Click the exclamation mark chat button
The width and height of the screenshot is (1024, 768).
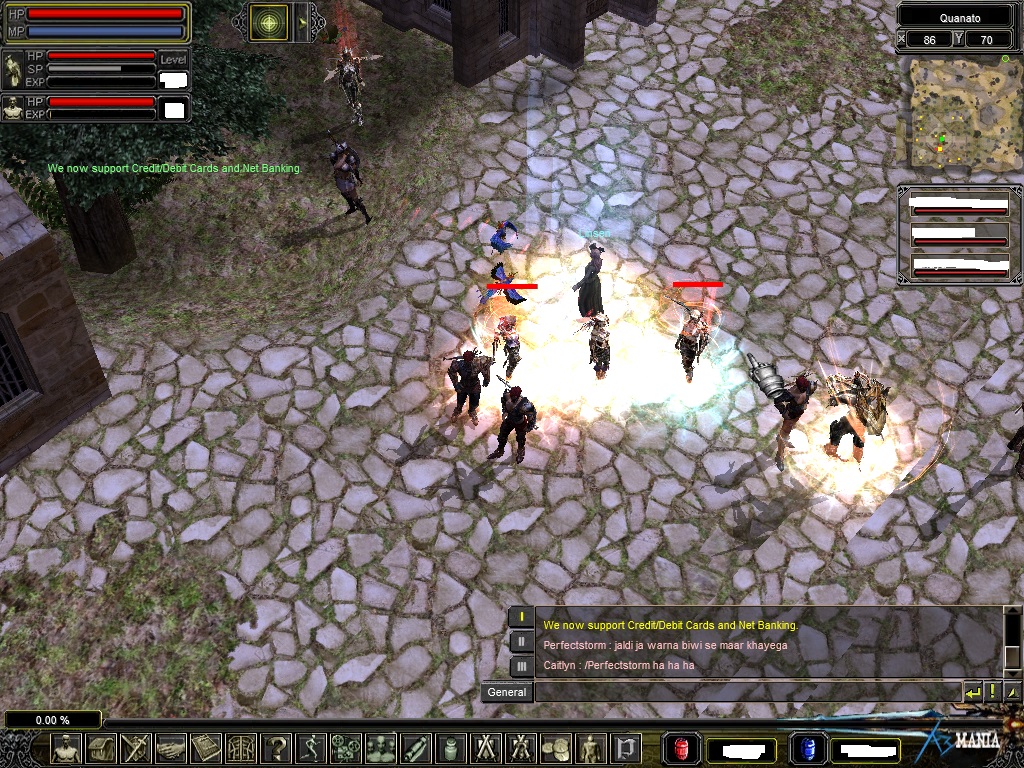[992, 691]
